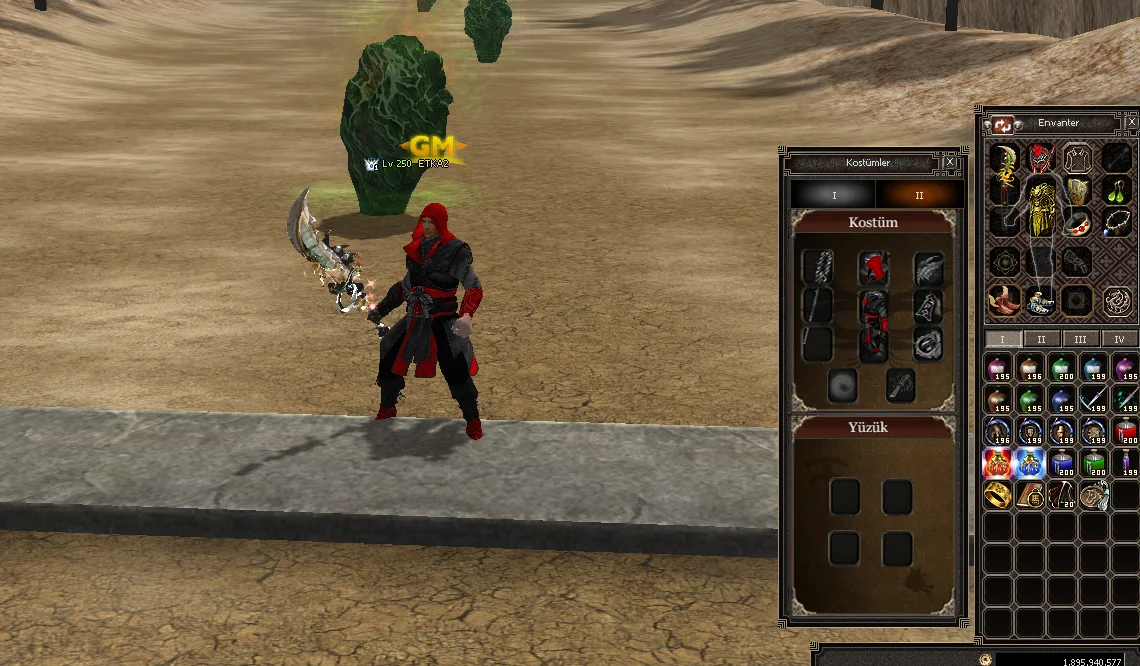Pick the equipped red-gem bracelet

click(x=1079, y=224)
